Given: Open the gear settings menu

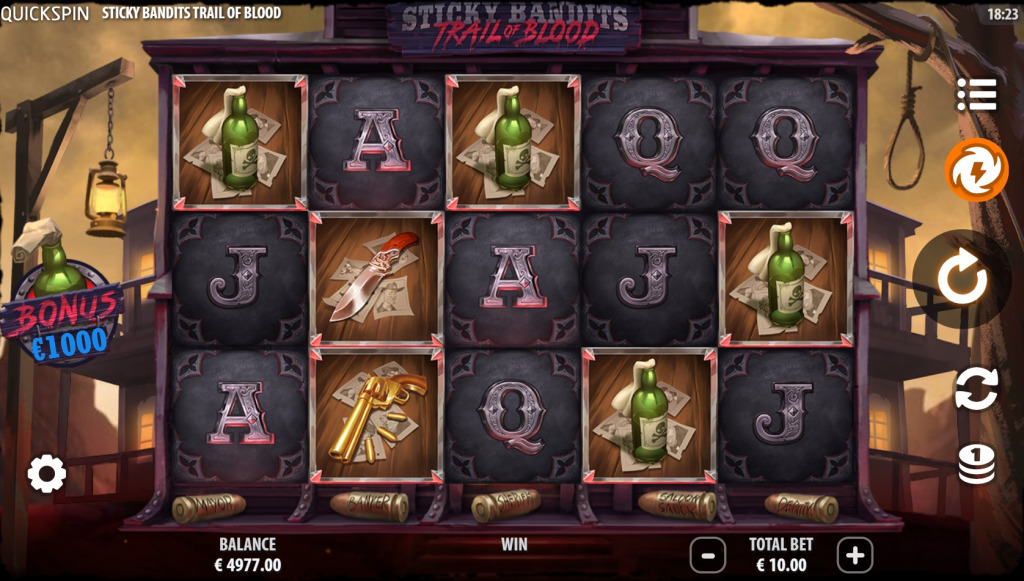Looking at the screenshot, I should (46, 473).
